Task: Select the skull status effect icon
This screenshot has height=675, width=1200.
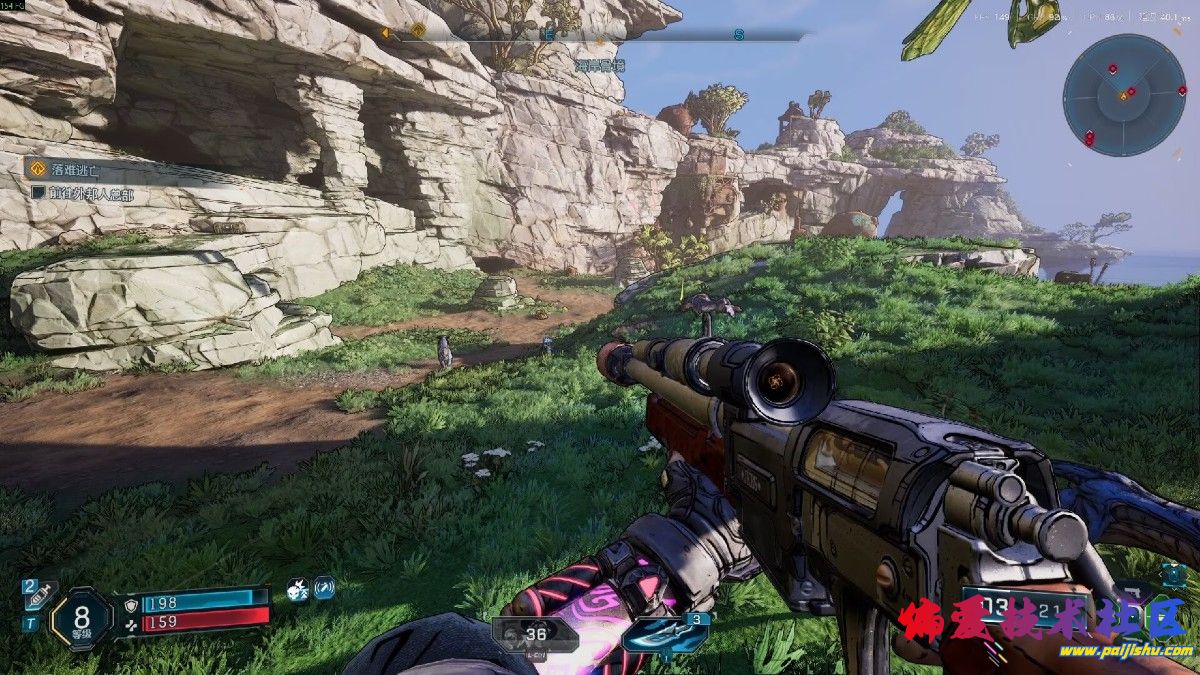Action: (298, 589)
